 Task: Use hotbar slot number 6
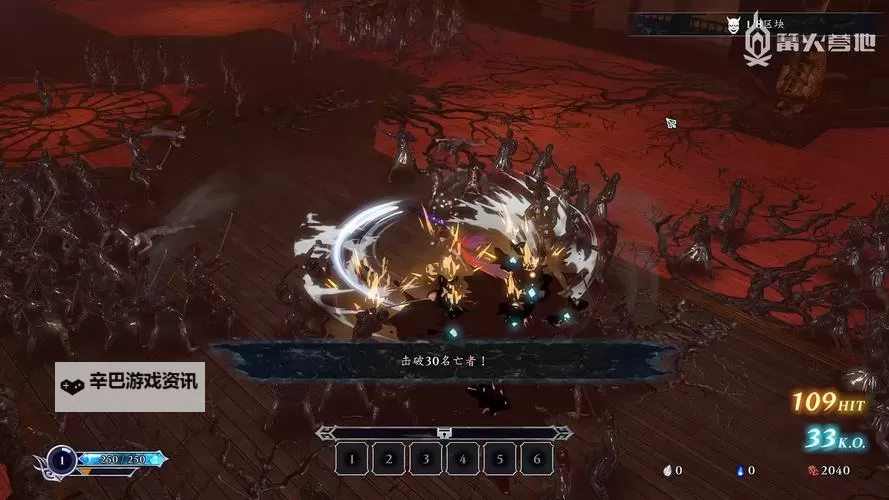pos(536,459)
